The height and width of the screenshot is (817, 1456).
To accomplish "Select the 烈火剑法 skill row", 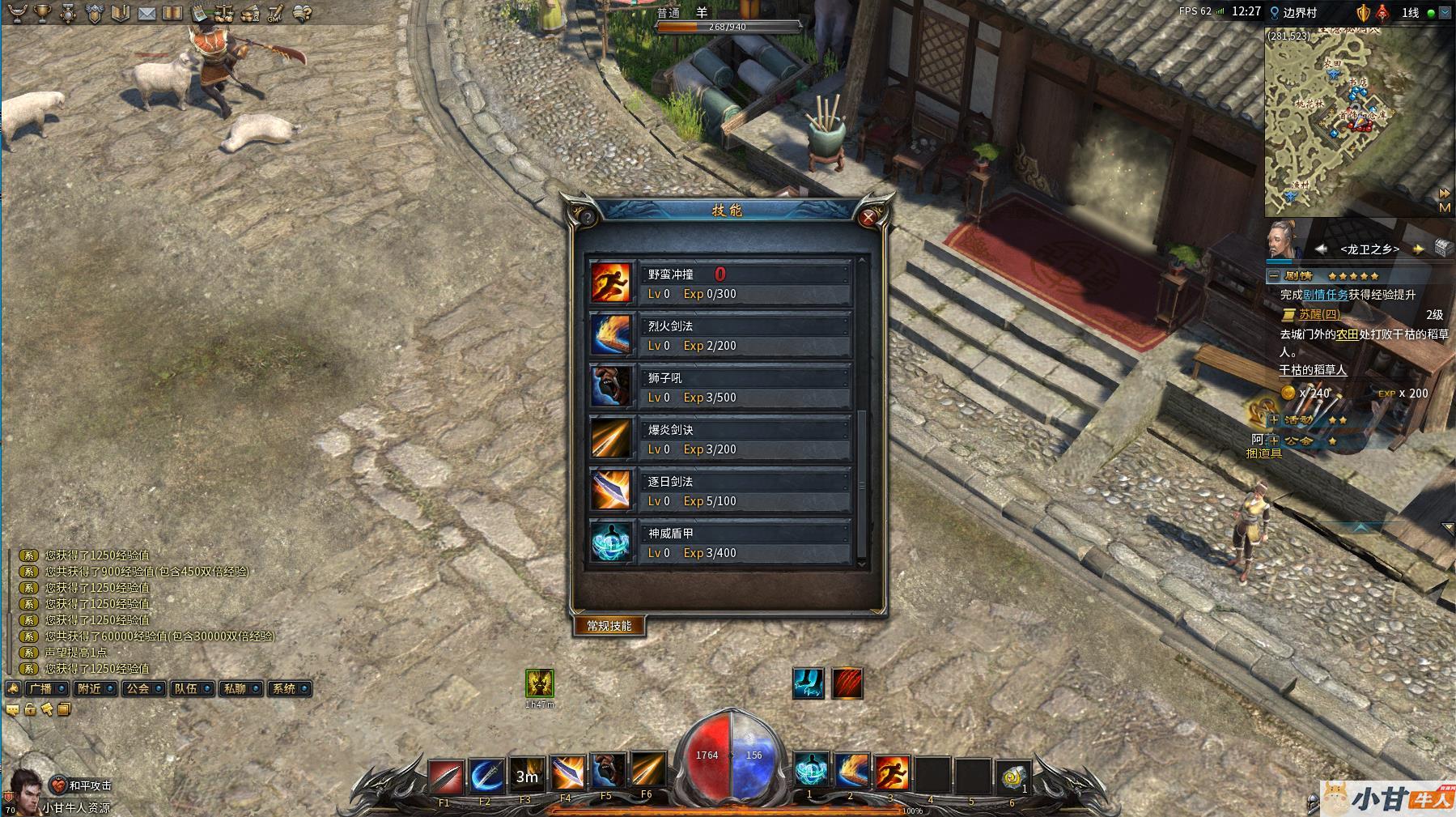I will click(x=745, y=335).
